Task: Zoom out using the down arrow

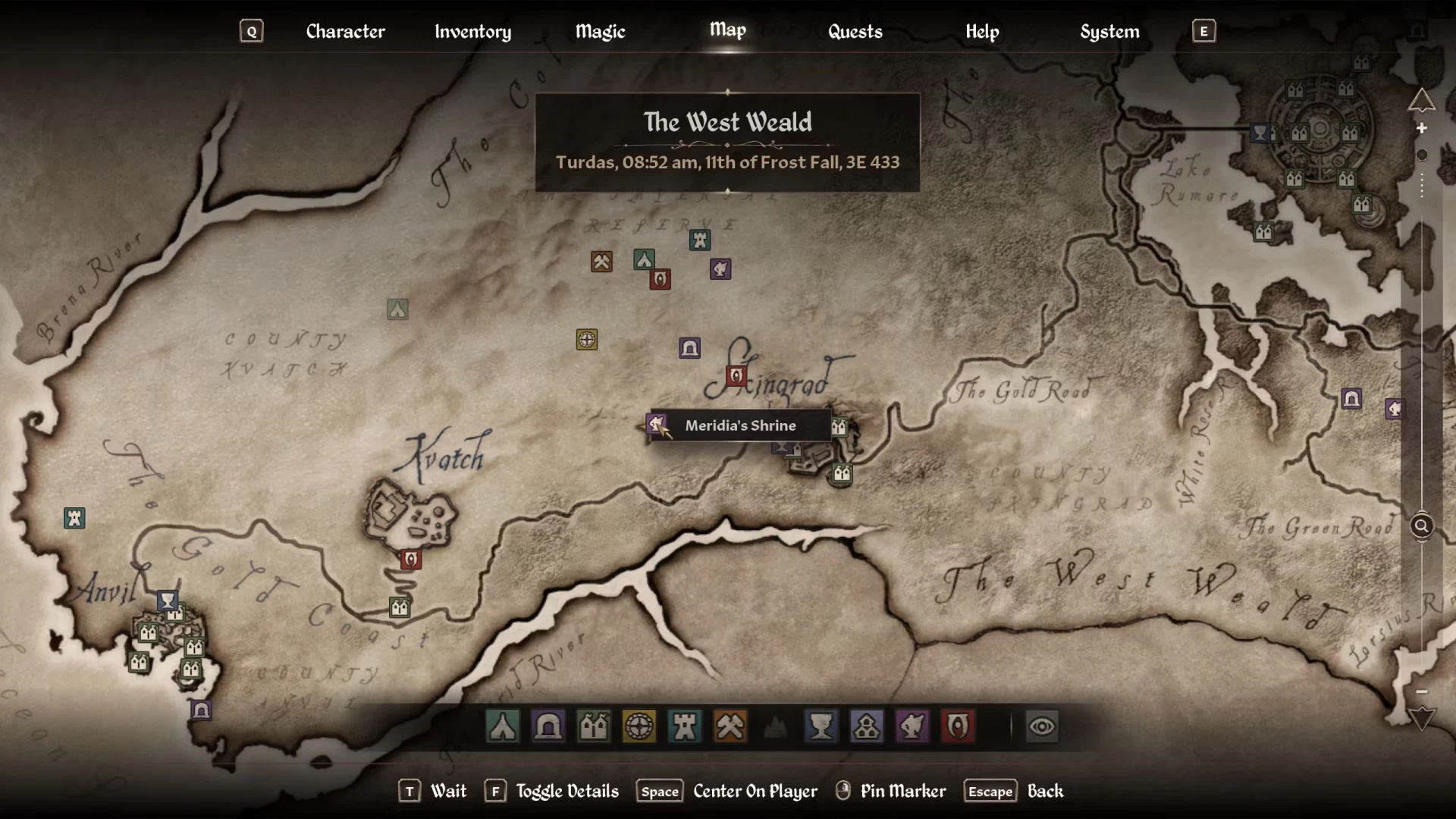Action: (x=1422, y=718)
